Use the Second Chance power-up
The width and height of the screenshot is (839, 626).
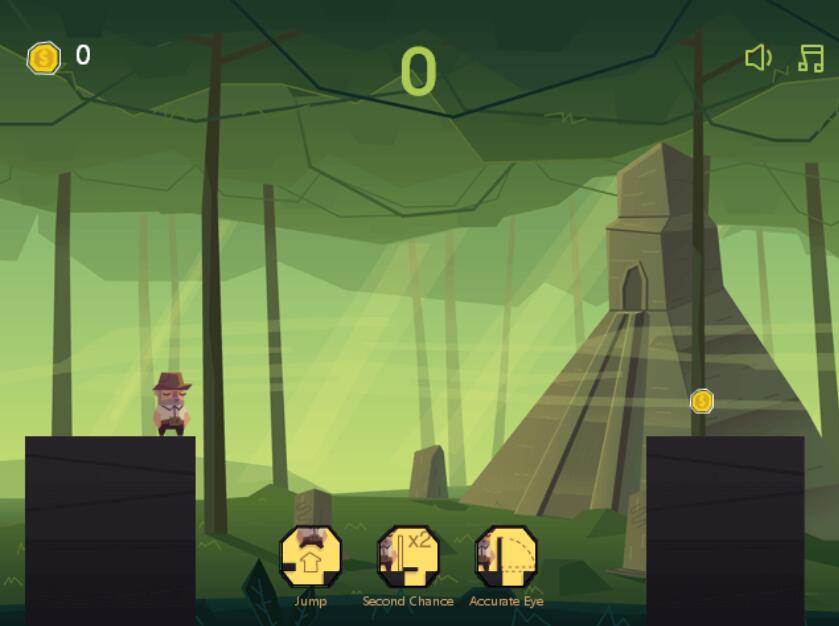pos(408,557)
